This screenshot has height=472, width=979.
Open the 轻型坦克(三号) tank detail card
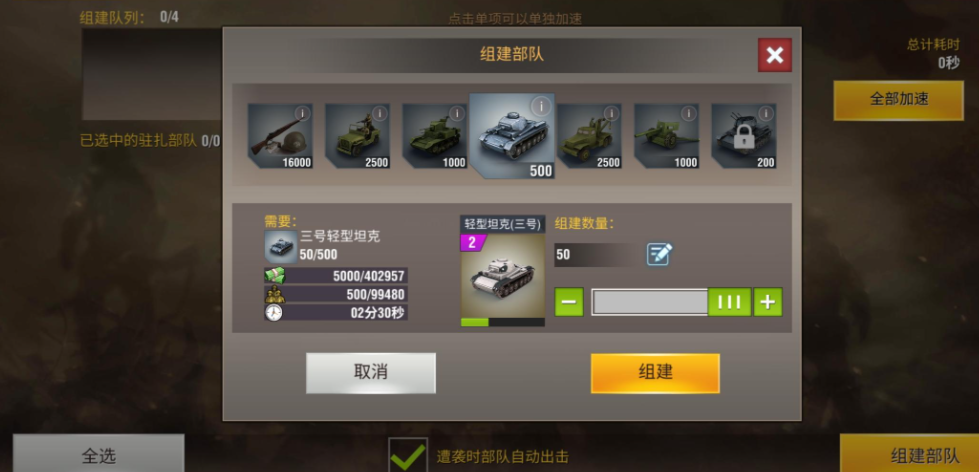pos(502,272)
